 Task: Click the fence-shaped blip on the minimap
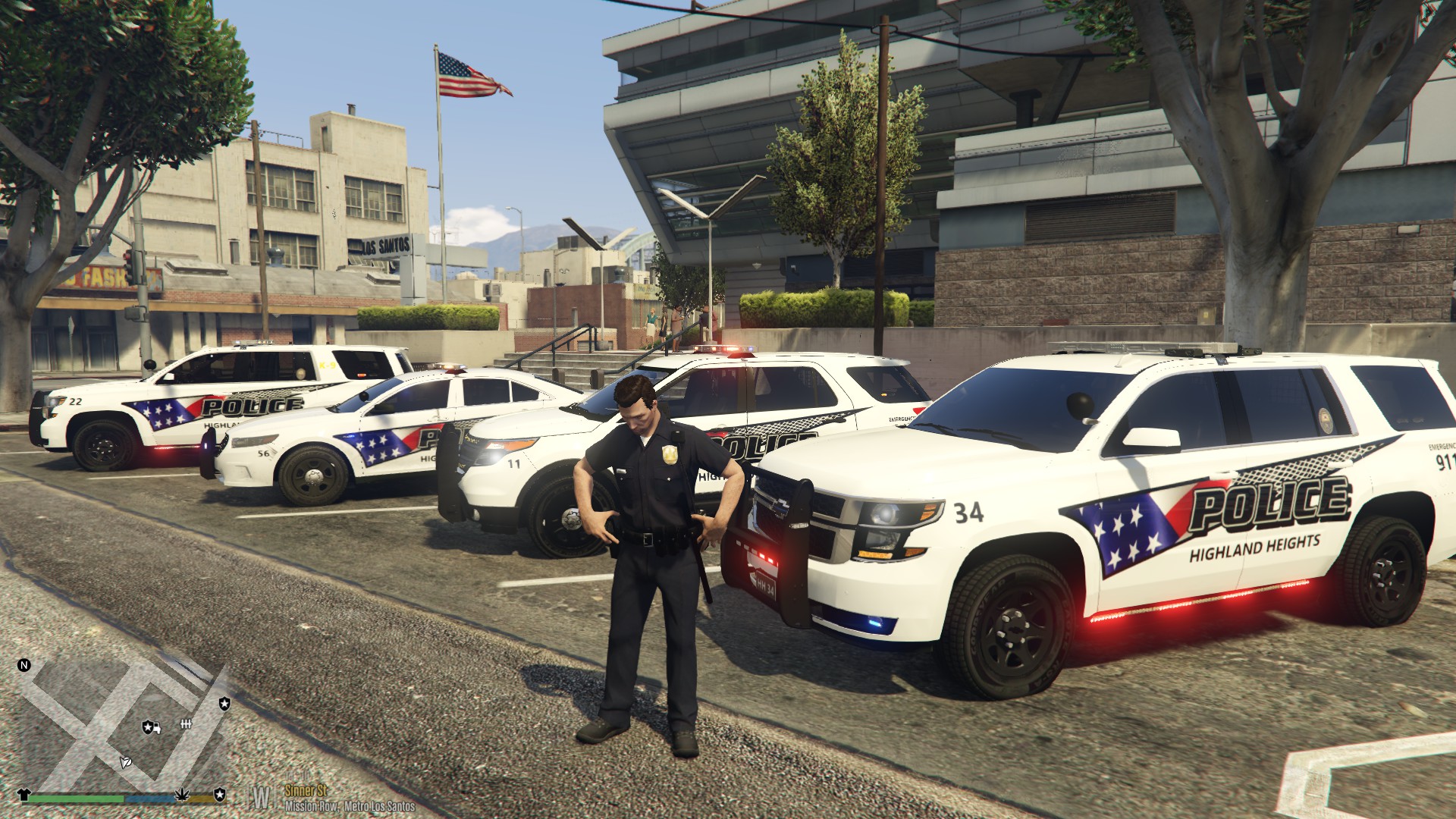coord(184,725)
